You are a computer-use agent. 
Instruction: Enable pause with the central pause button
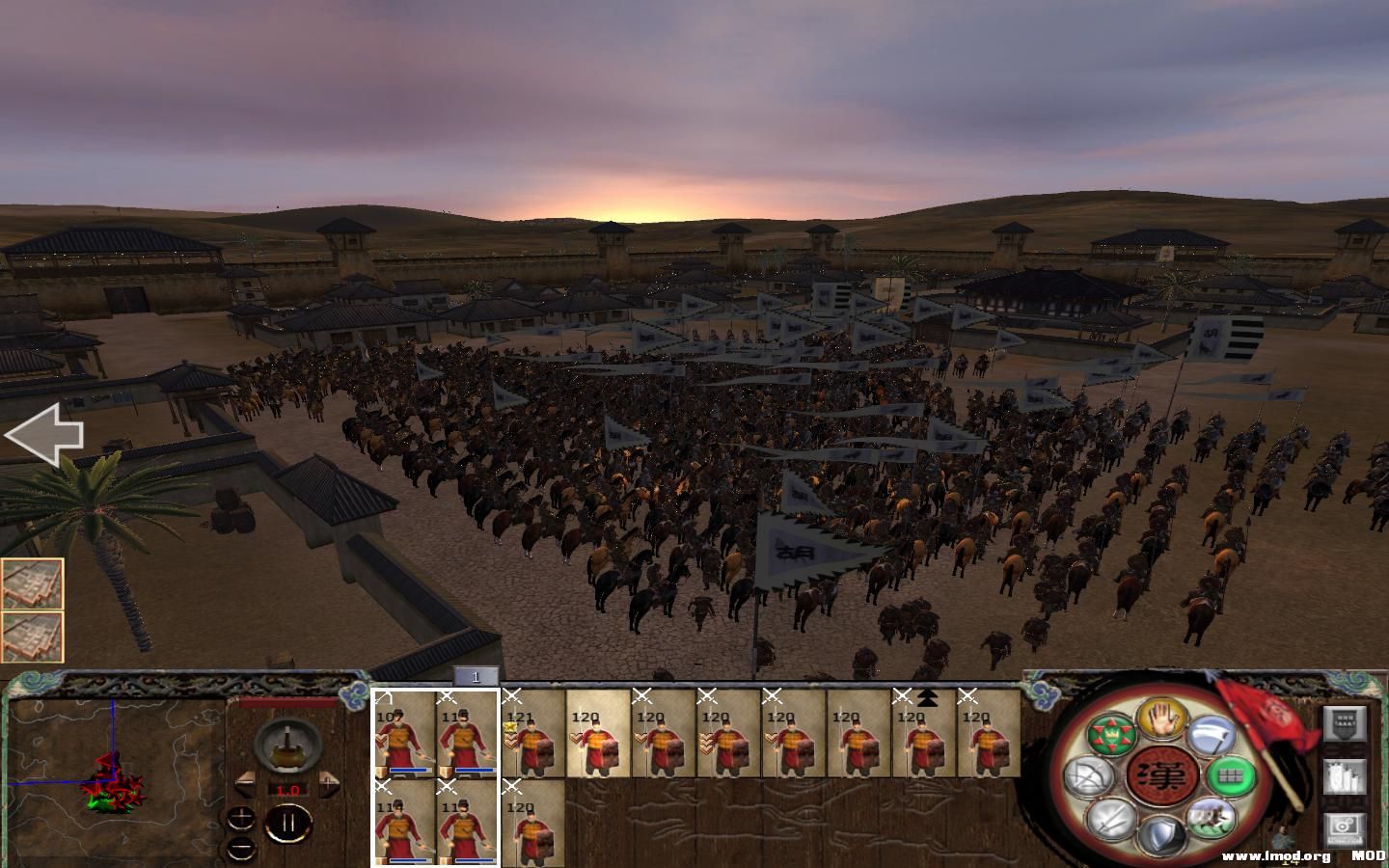[x=288, y=822]
